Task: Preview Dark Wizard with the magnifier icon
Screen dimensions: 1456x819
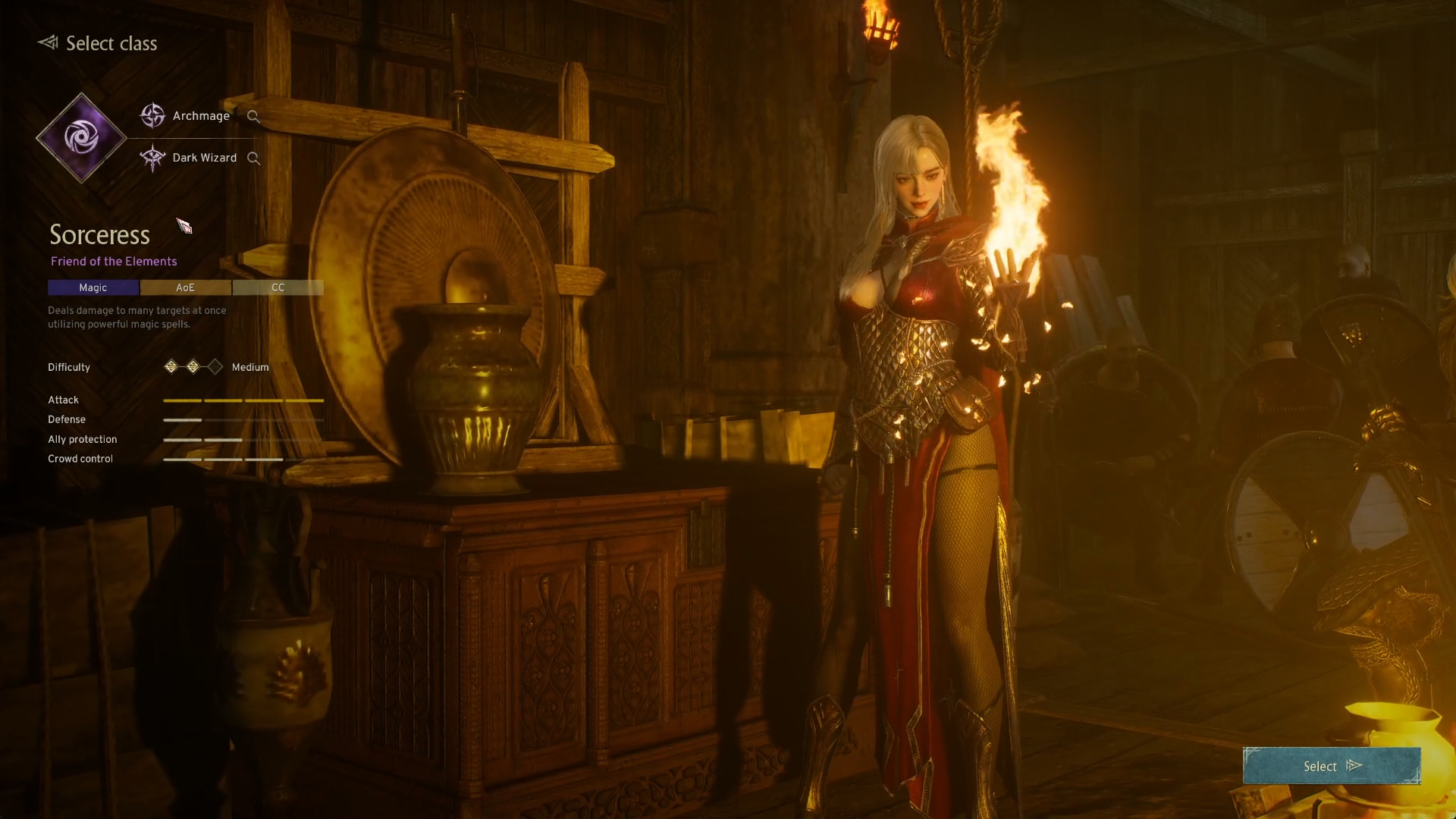Action: click(x=253, y=158)
